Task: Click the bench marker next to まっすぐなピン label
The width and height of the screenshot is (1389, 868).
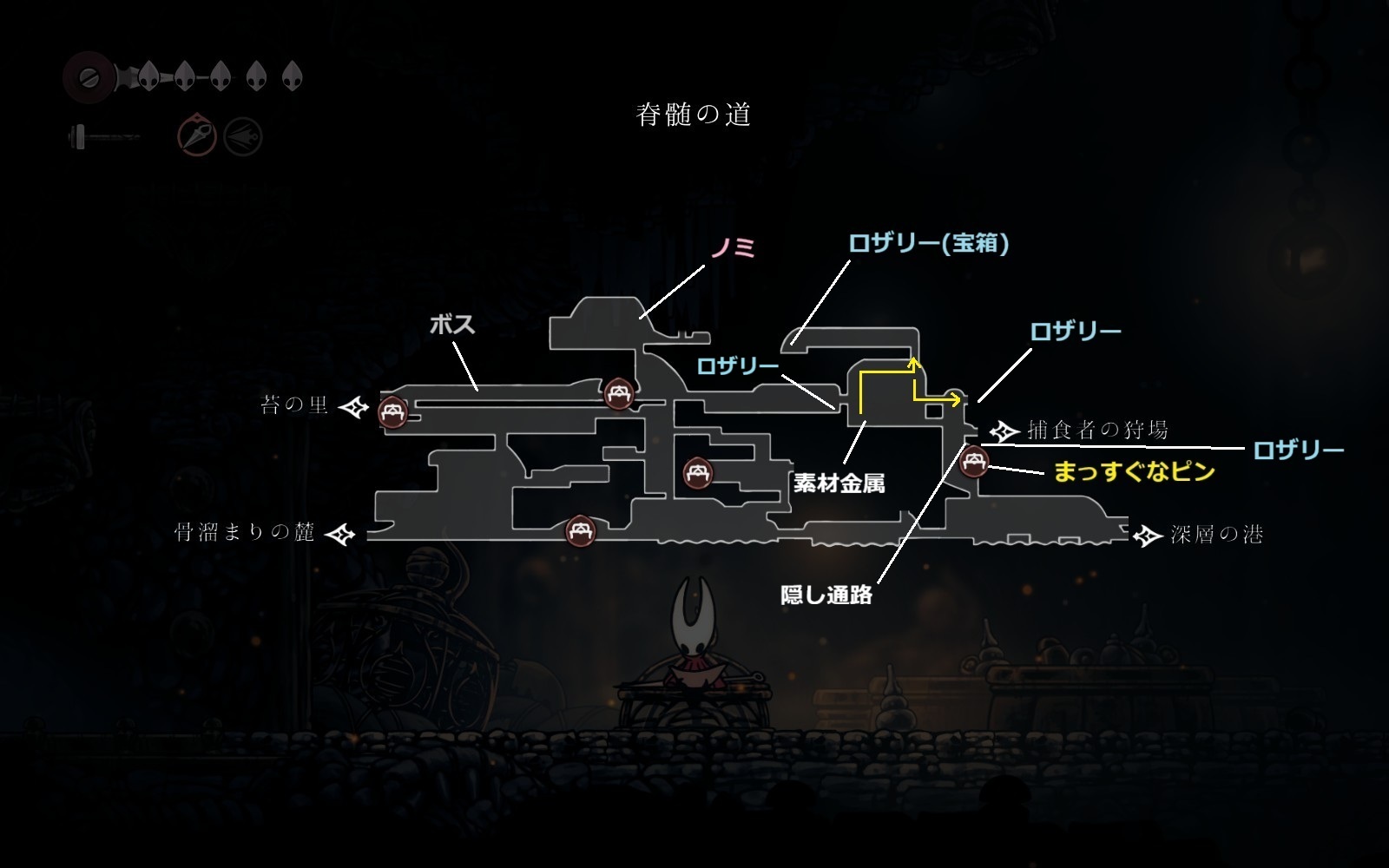Action: click(974, 461)
